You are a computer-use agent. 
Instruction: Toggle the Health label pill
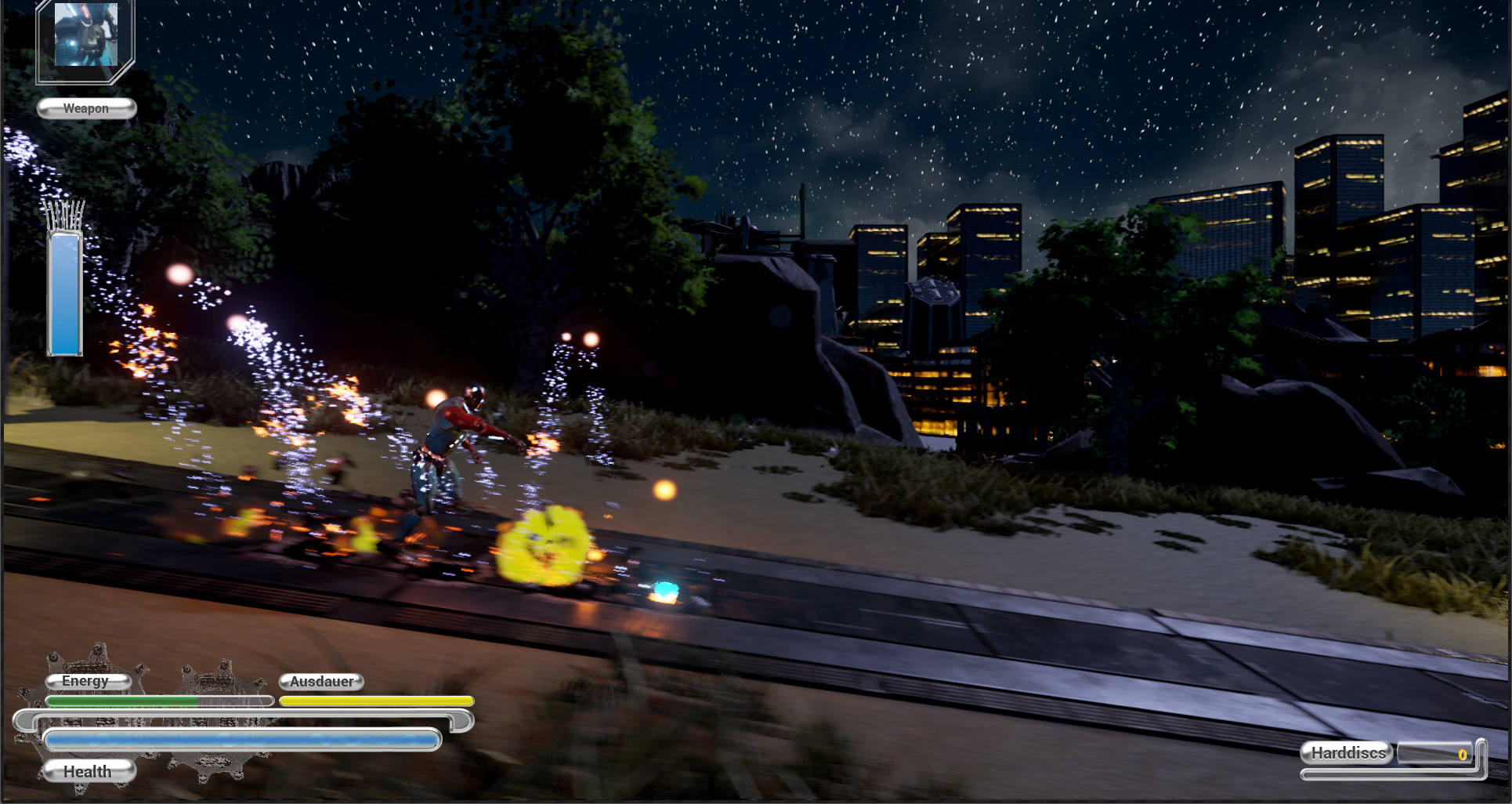point(88,771)
